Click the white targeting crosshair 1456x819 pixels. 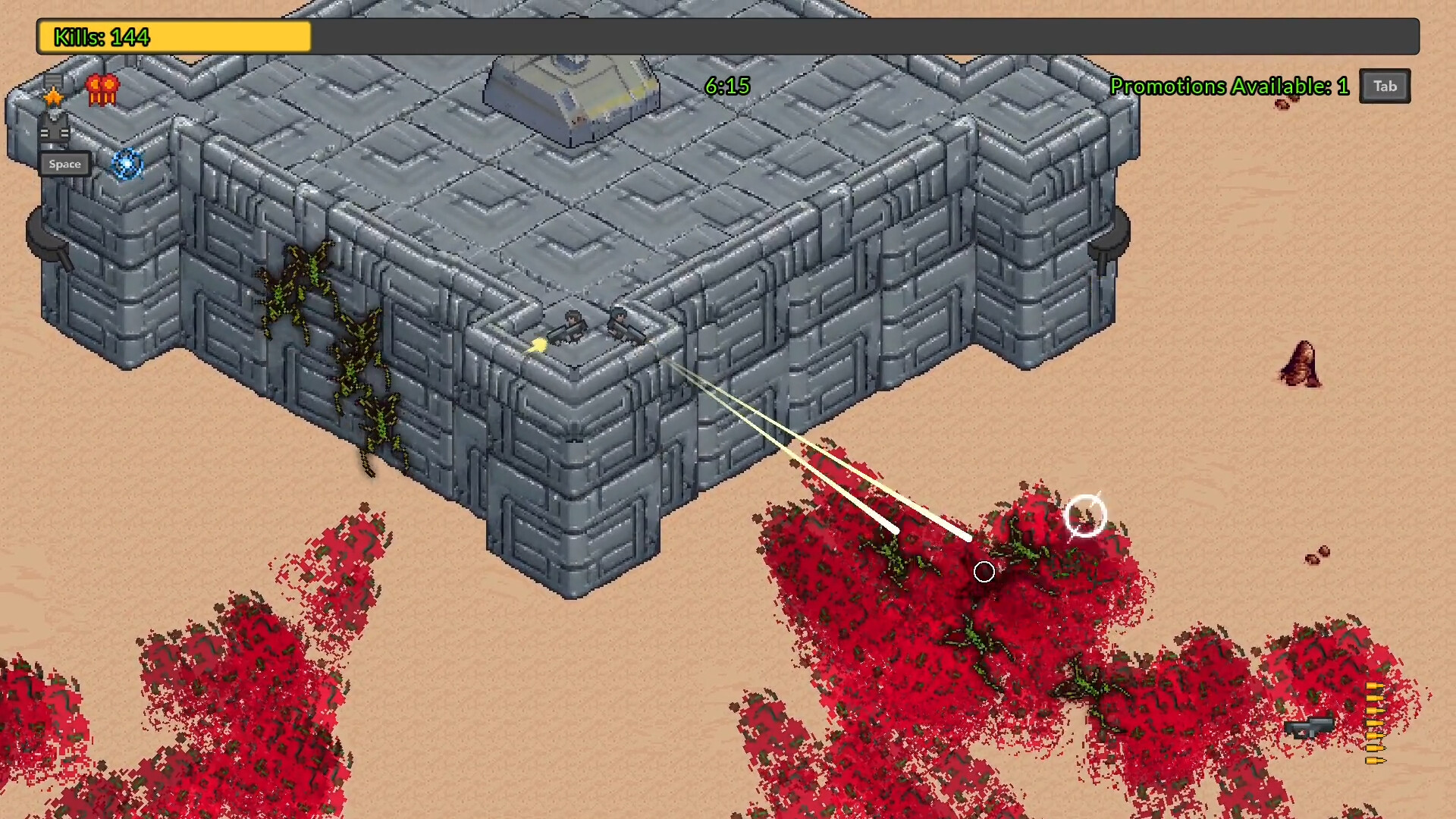click(x=1086, y=516)
